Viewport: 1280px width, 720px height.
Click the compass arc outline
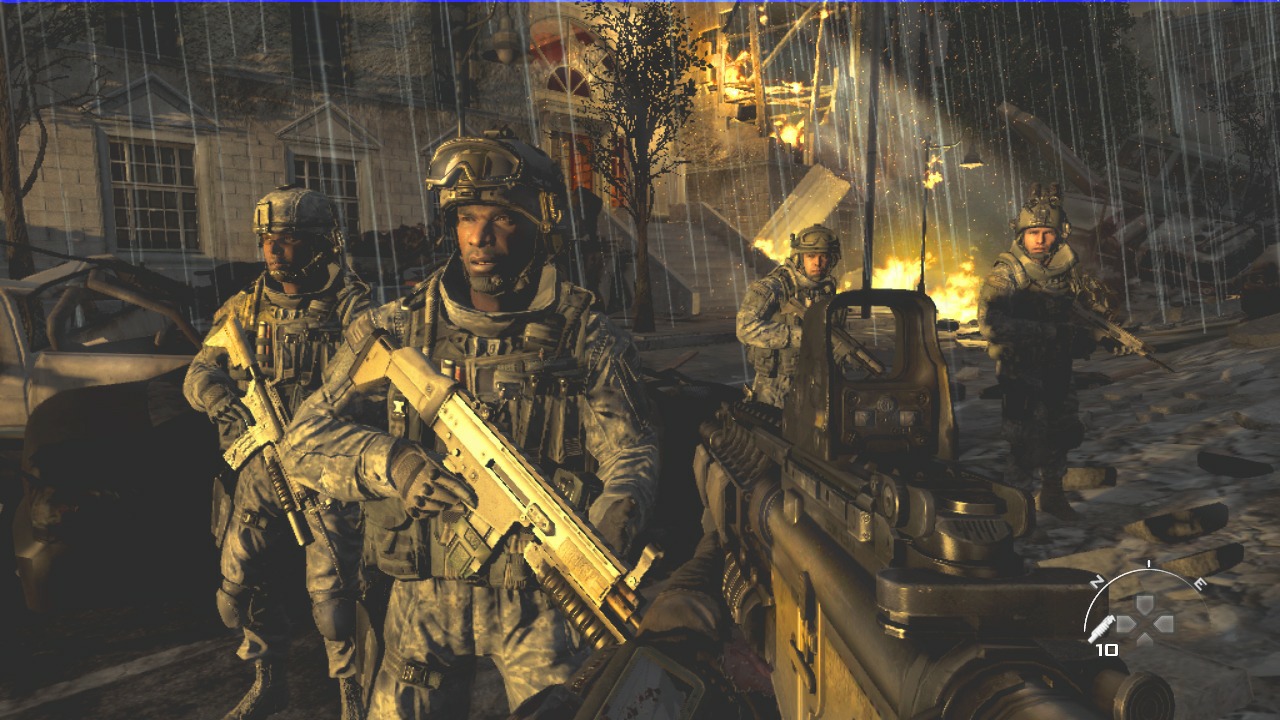coord(1149,568)
